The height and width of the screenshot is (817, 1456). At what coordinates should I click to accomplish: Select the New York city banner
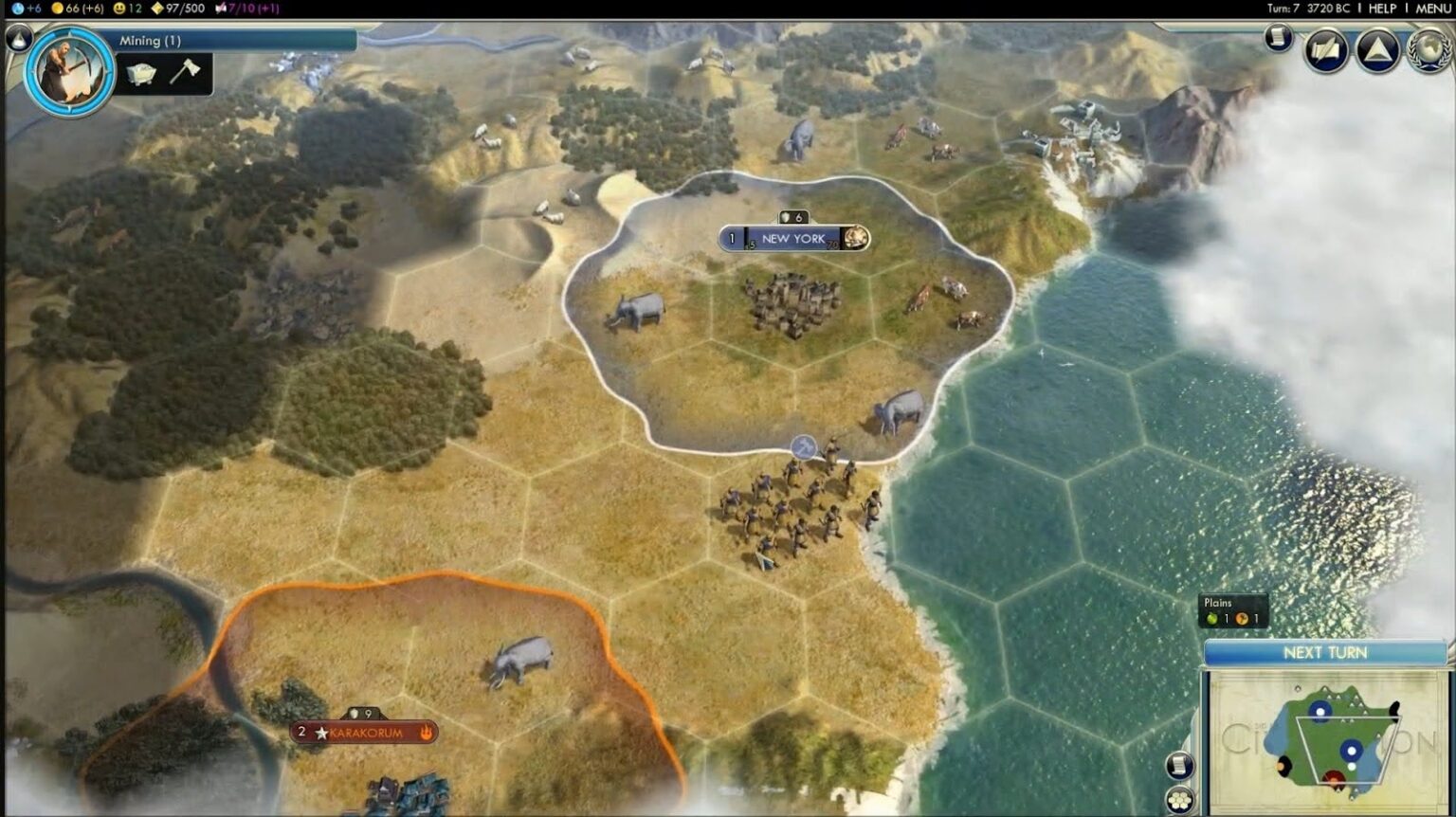(794, 239)
